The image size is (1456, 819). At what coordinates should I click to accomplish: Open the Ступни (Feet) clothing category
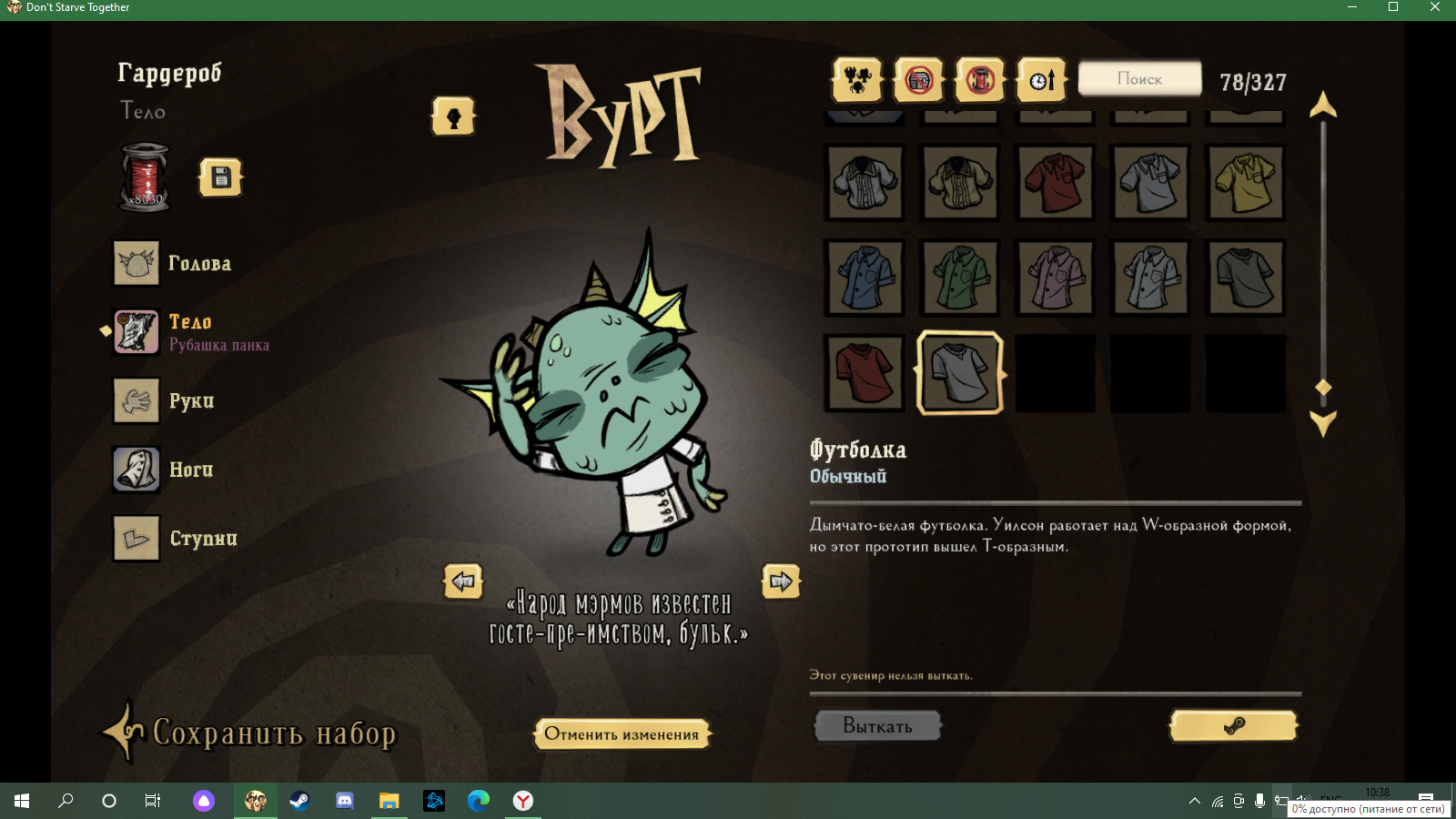pyautogui.click(x=136, y=538)
